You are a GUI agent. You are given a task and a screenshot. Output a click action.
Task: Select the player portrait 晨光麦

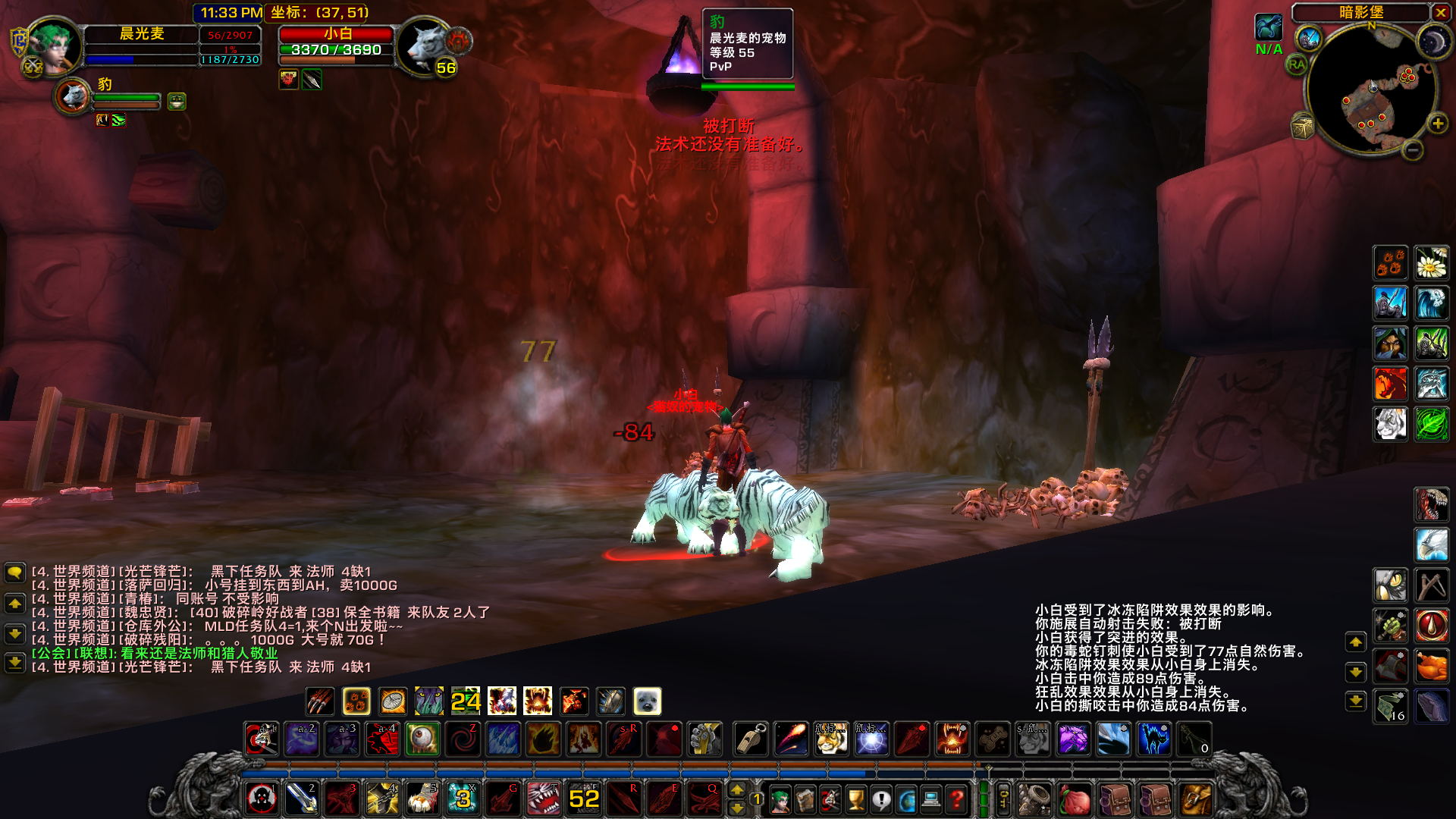pos(55,47)
